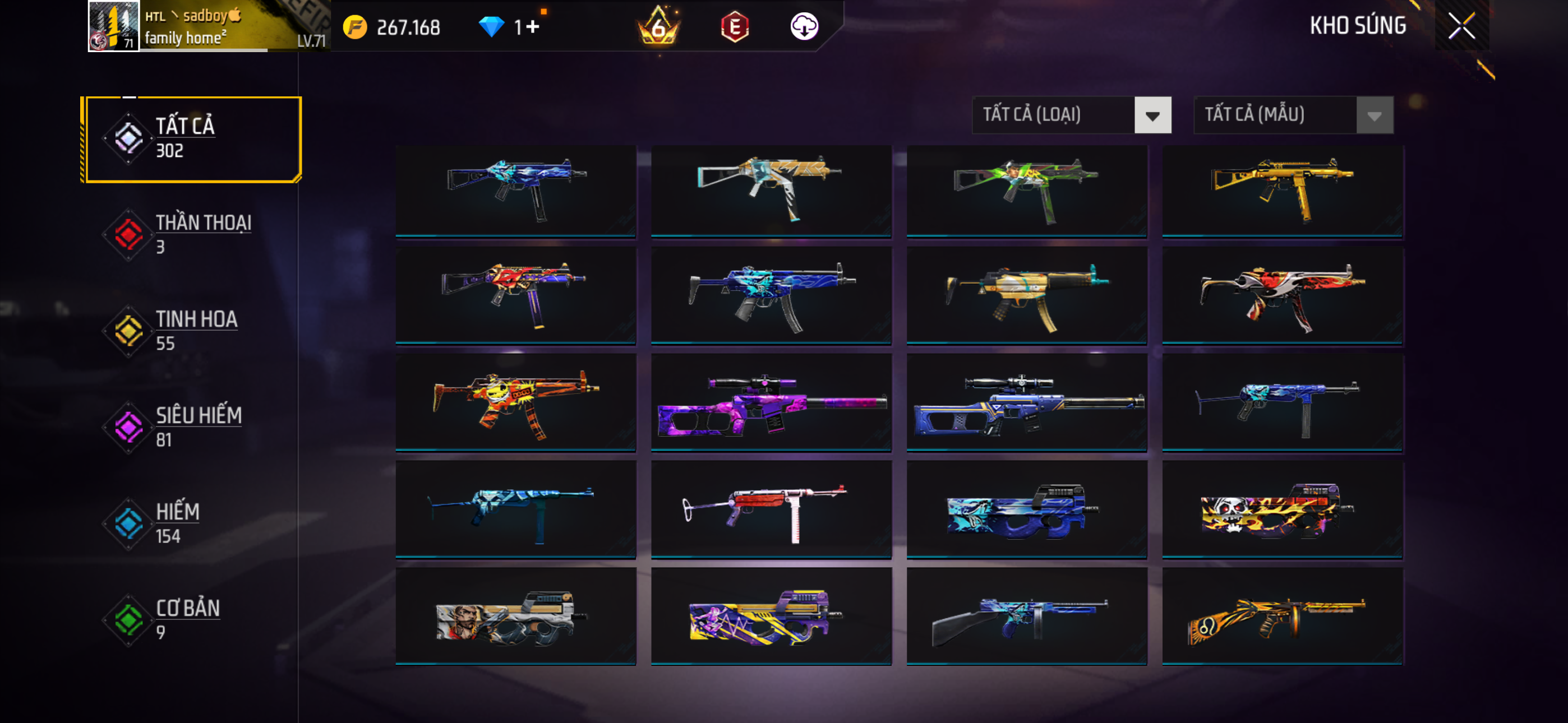Open the Tất Cả (Loại) dropdown
1568x723 pixels.
point(1071,115)
